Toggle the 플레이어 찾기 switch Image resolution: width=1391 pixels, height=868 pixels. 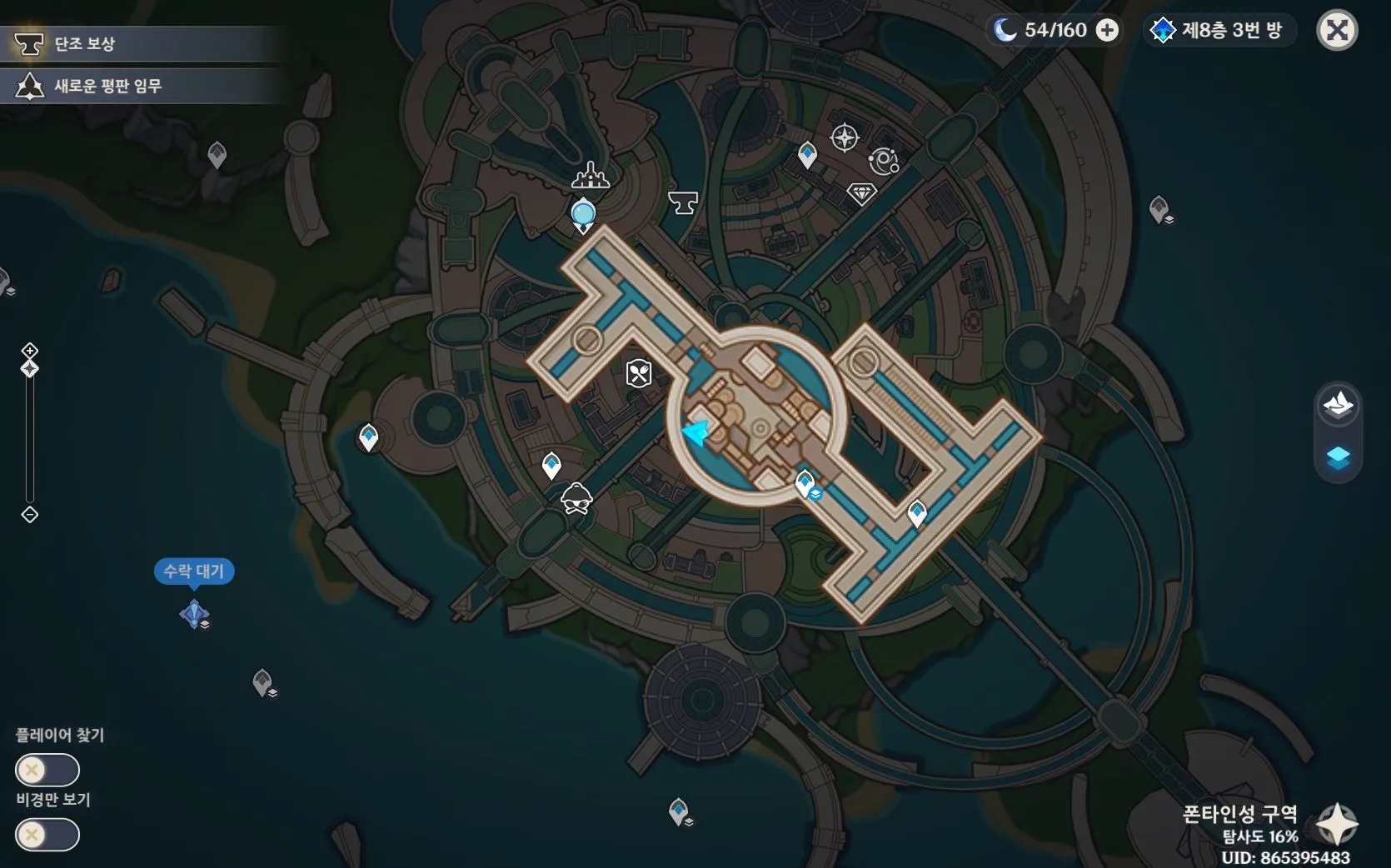pos(47,770)
